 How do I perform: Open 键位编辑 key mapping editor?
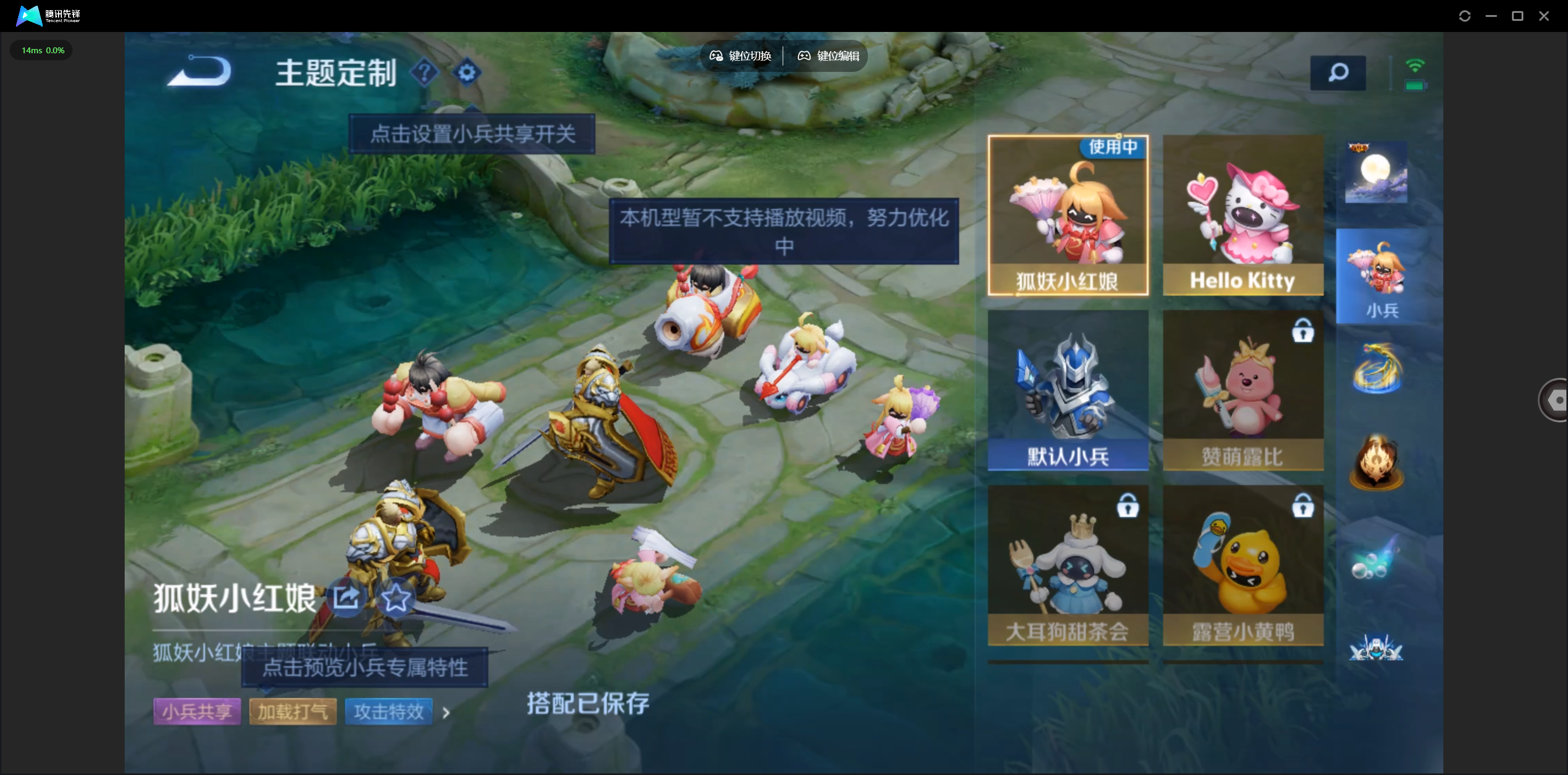(828, 56)
